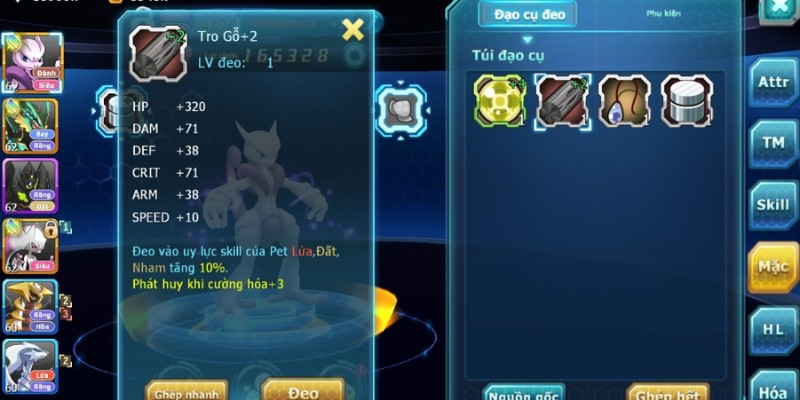
Task: Close the Tro Gỗ+2 item details popup
Action: 353,30
